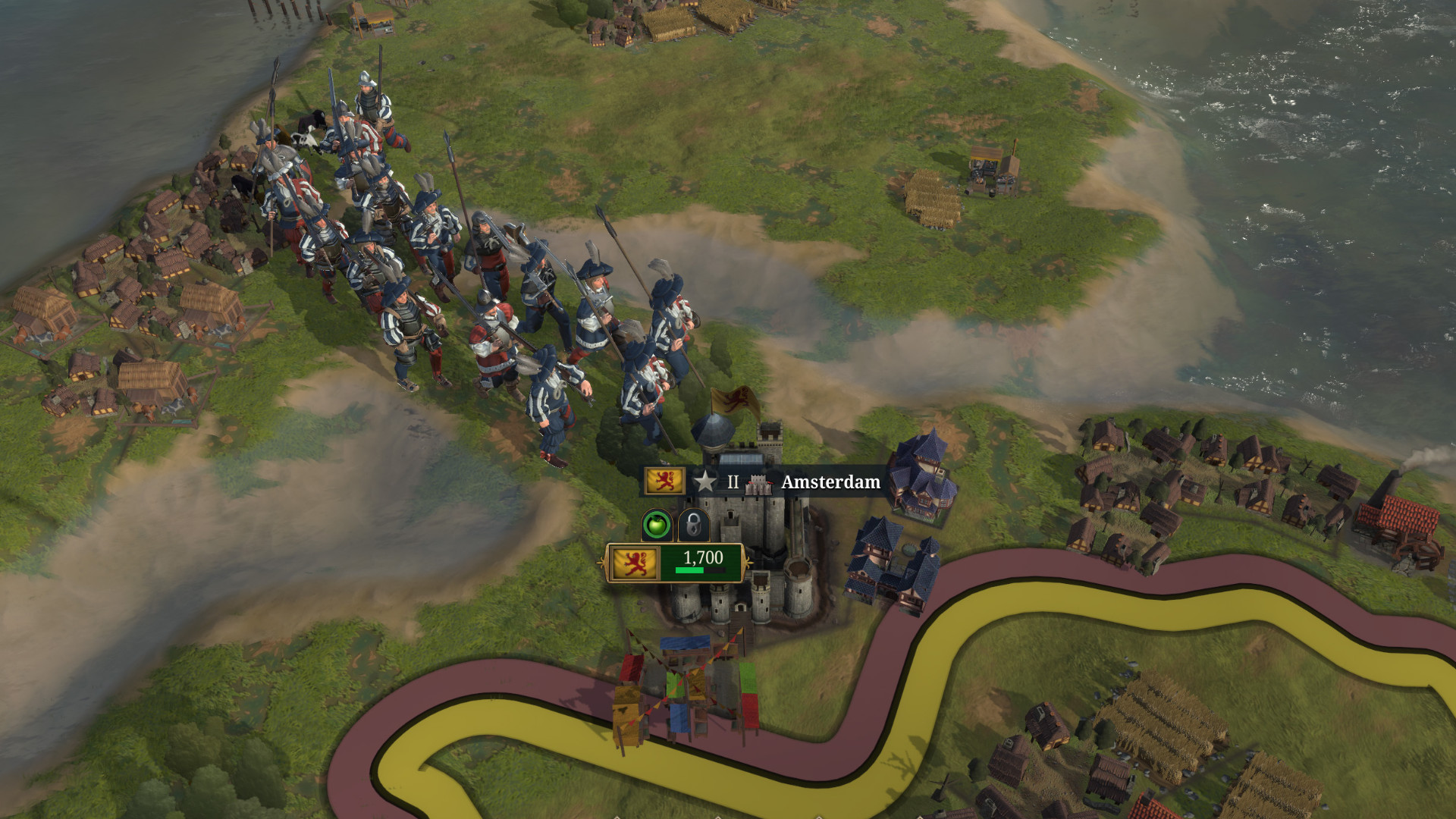Click the padlock icon above the army
The height and width of the screenshot is (819, 1456).
pyautogui.click(x=693, y=524)
